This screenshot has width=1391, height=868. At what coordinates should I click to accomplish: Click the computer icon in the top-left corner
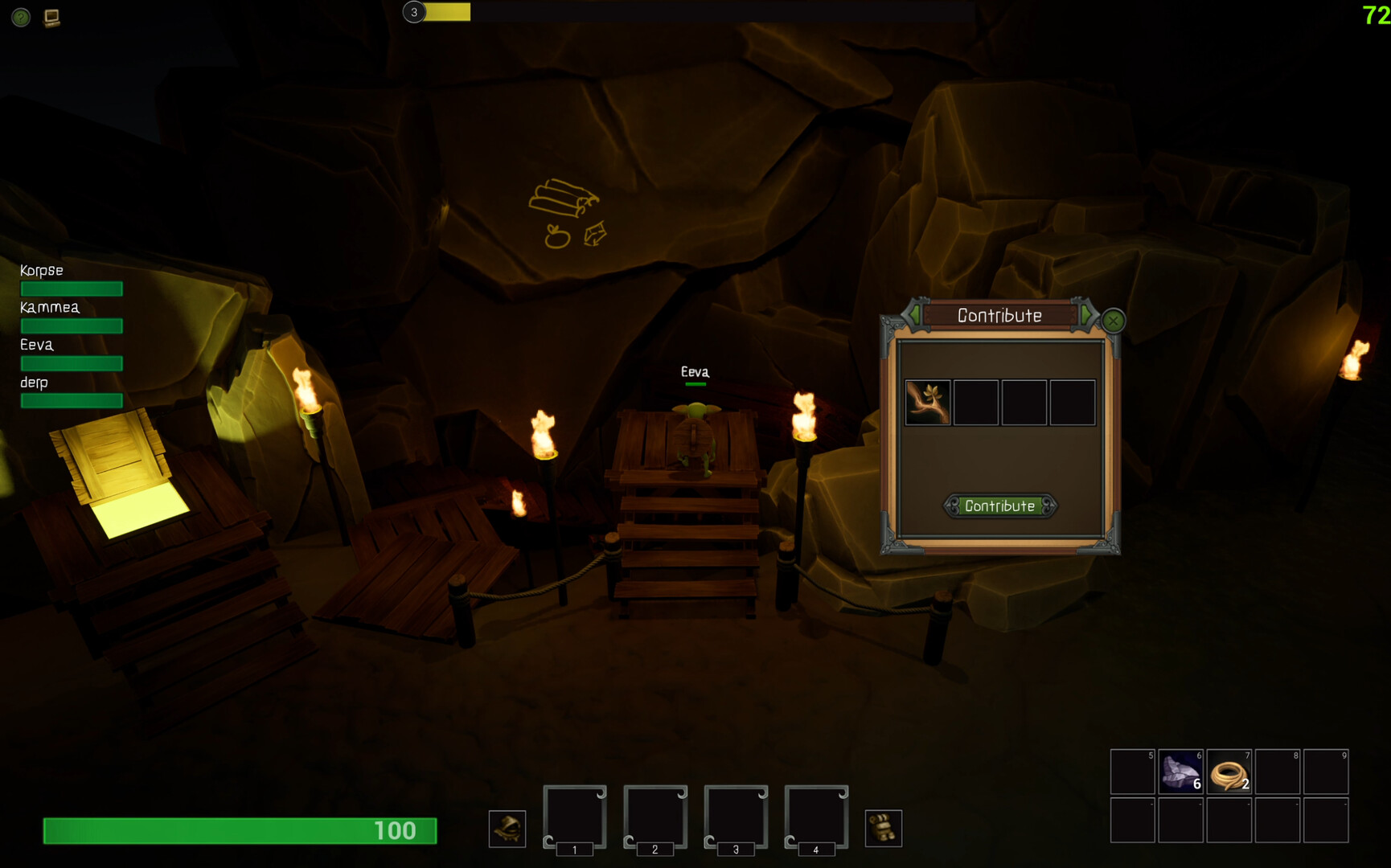[52, 18]
